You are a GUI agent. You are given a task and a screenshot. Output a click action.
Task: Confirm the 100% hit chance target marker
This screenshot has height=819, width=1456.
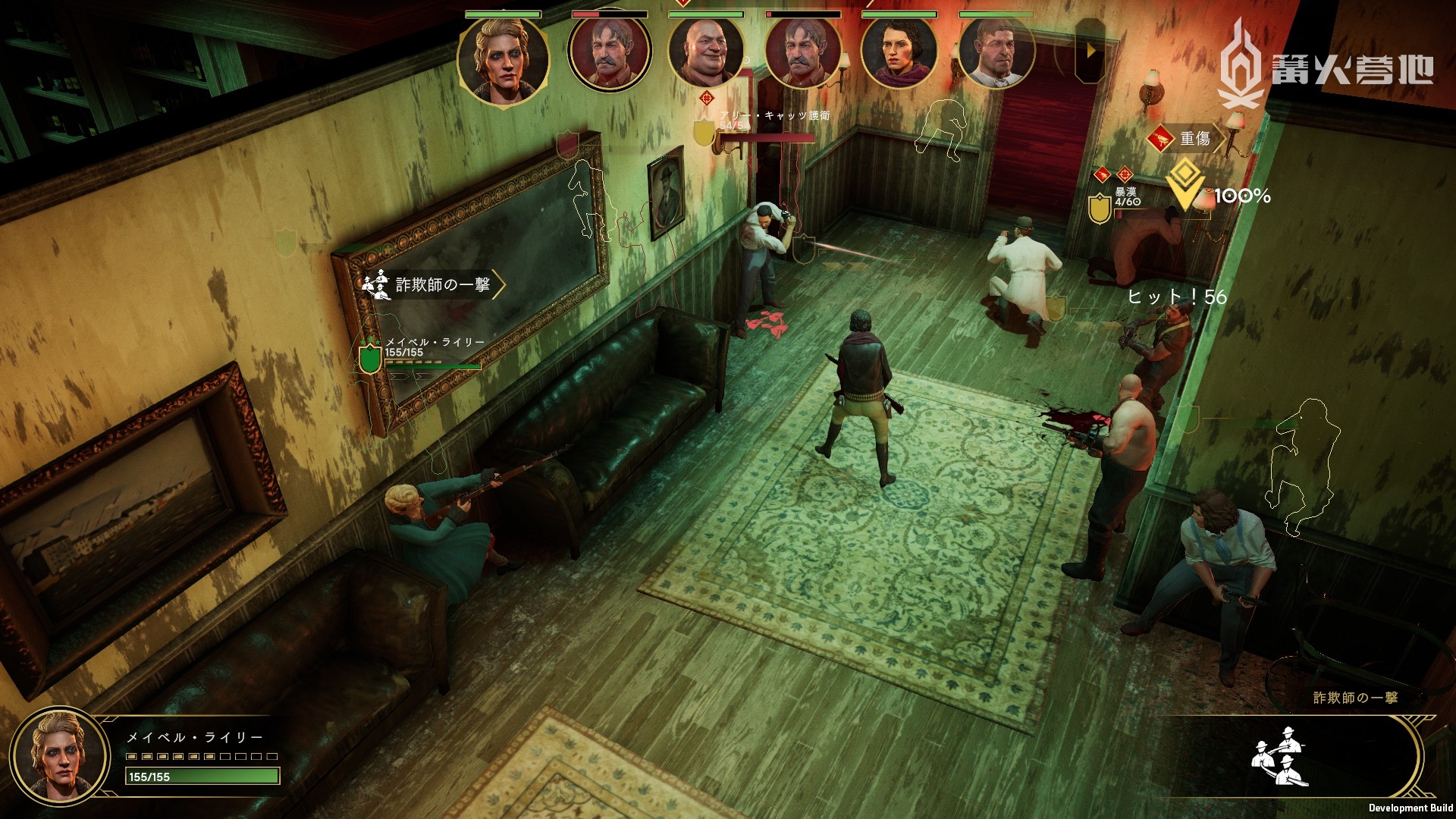point(1185,184)
